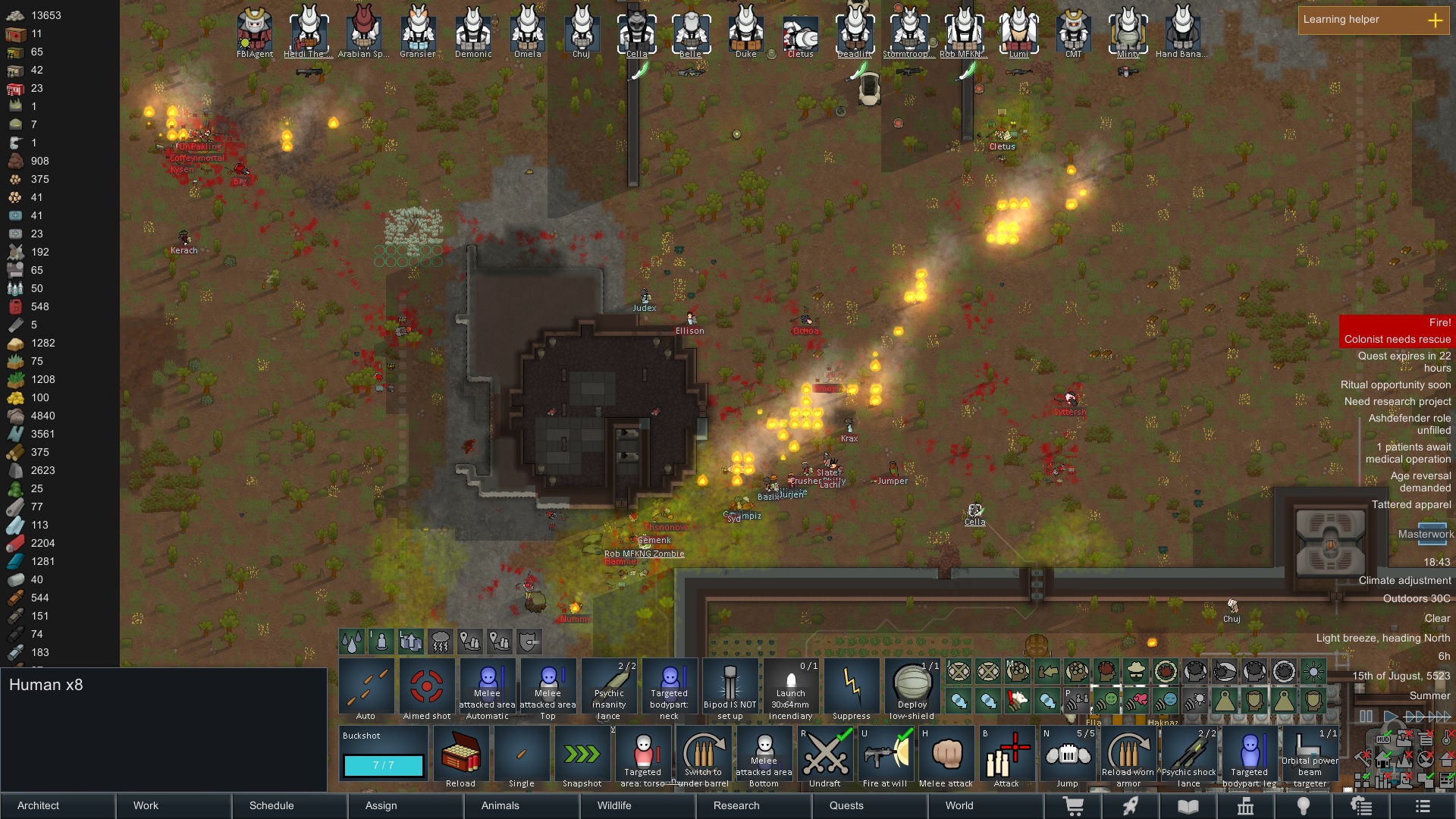Image resolution: width=1456 pixels, height=819 pixels.
Task: Select the Aimed shot fire mode
Action: tap(427, 689)
